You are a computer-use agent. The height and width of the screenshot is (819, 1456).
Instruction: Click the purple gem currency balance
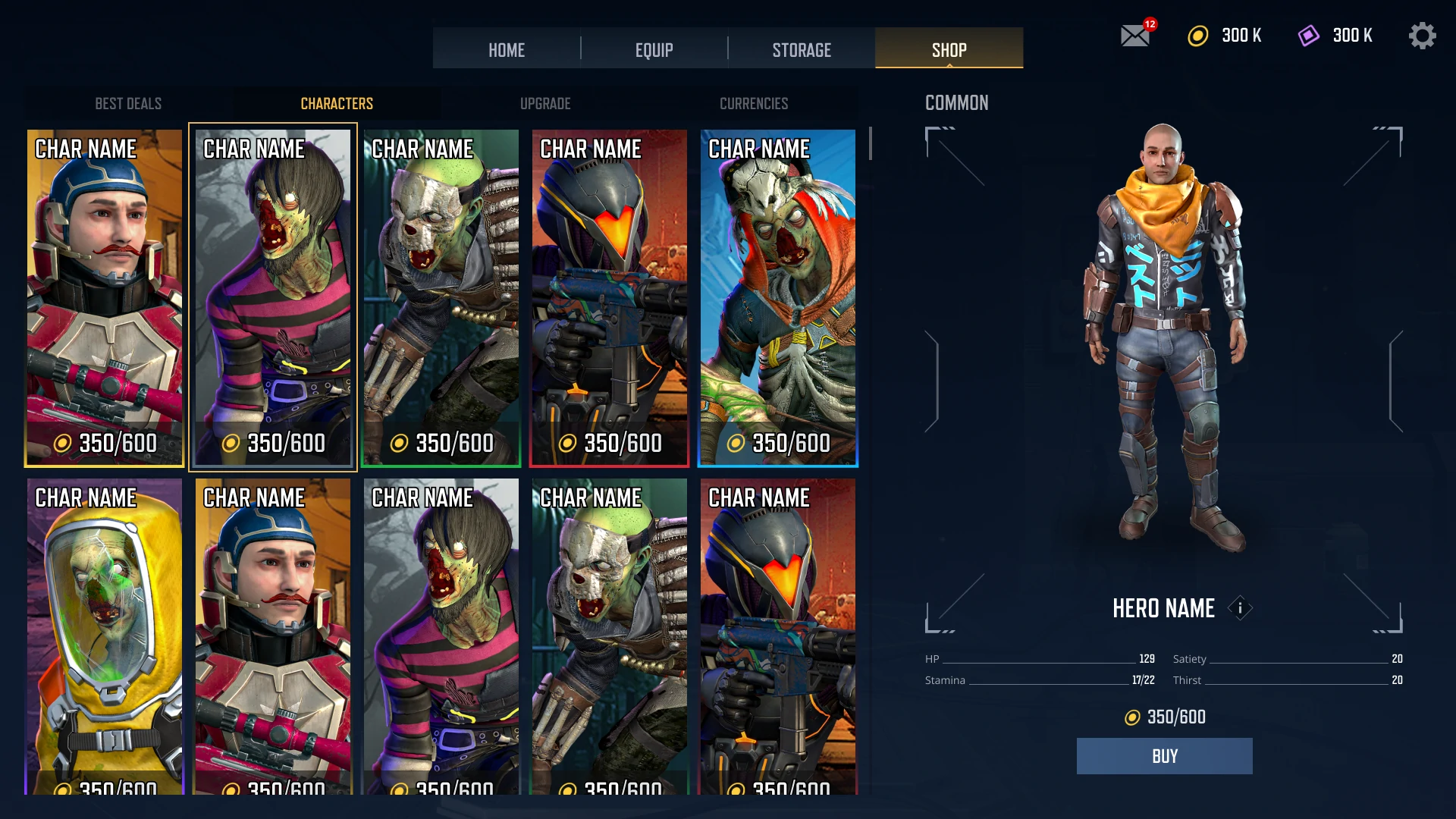(1335, 36)
